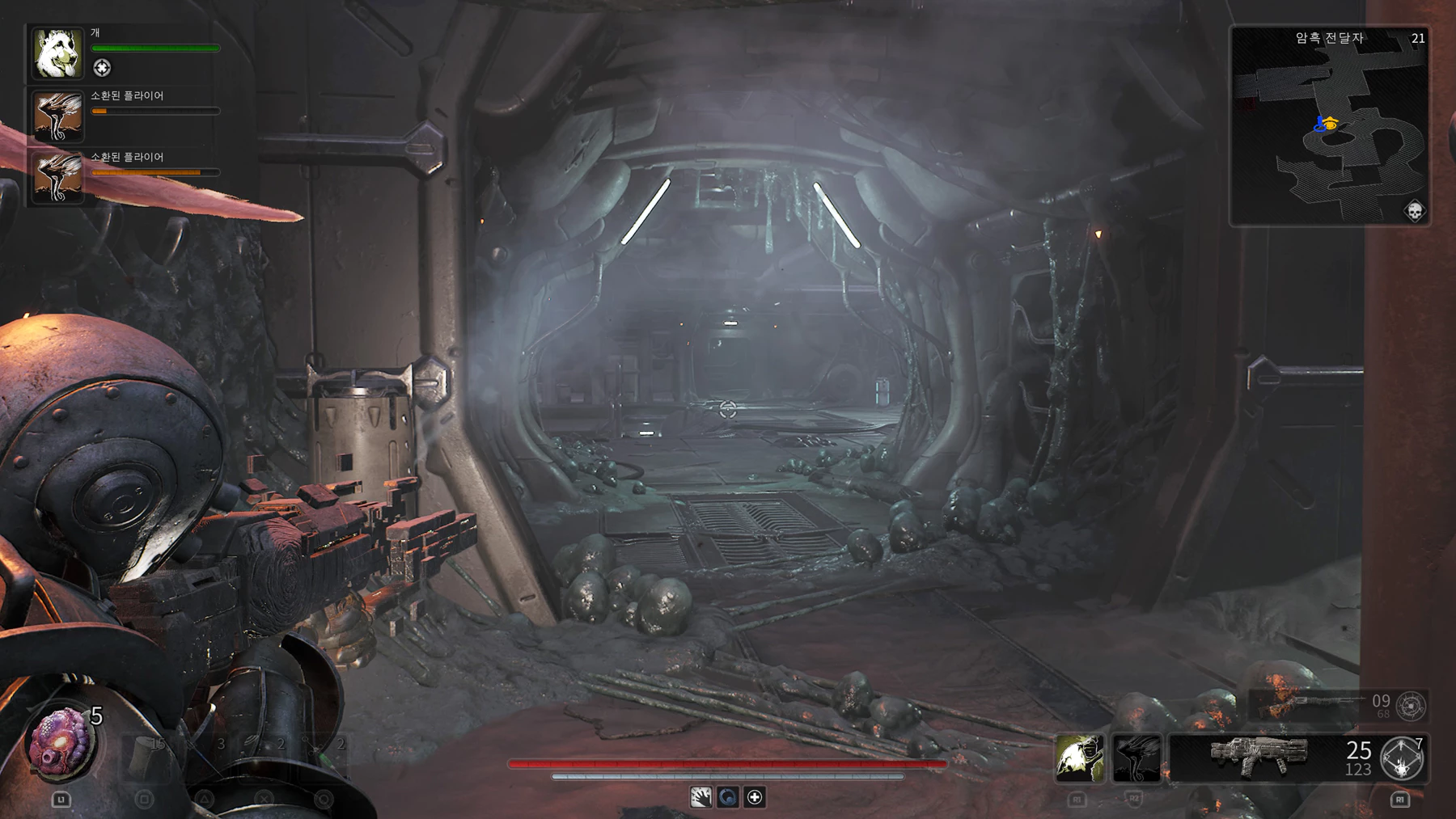
Task: Open the minimap
Action: point(1329,125)
